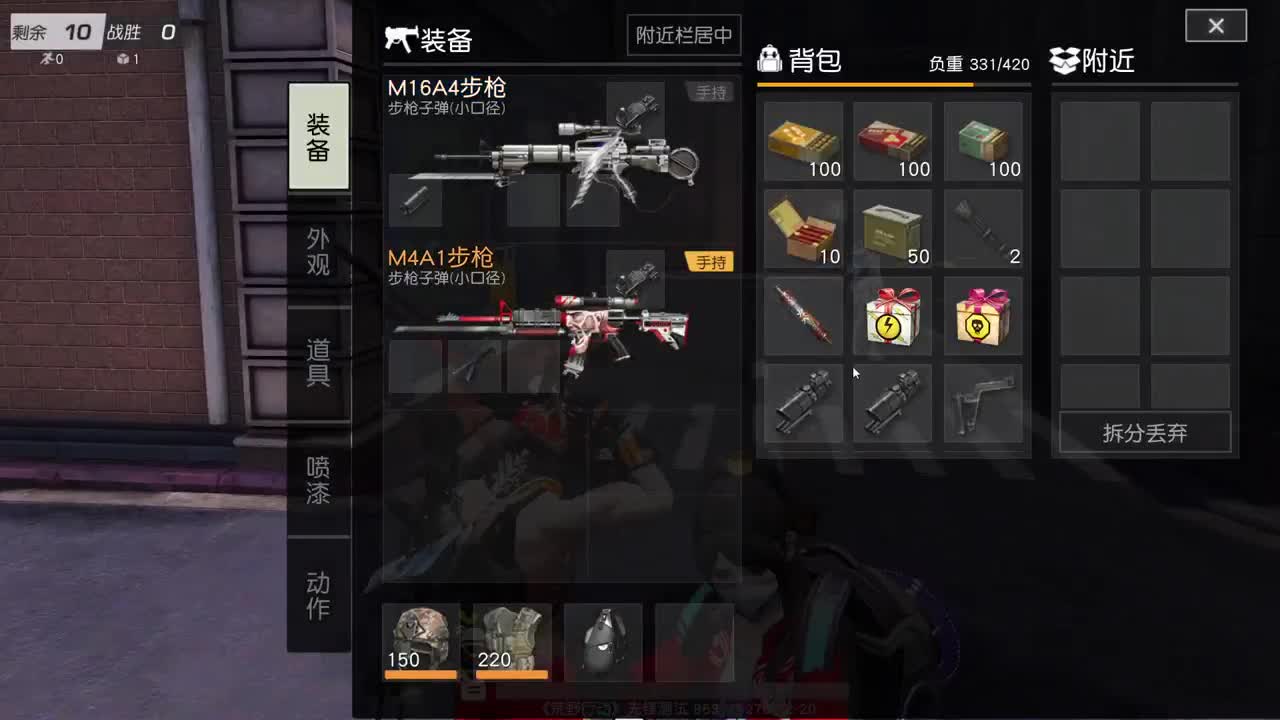The image size is (1280, 720).
Task: Click the red ammo pack in the backpack
Action: [x=893, y=142]
